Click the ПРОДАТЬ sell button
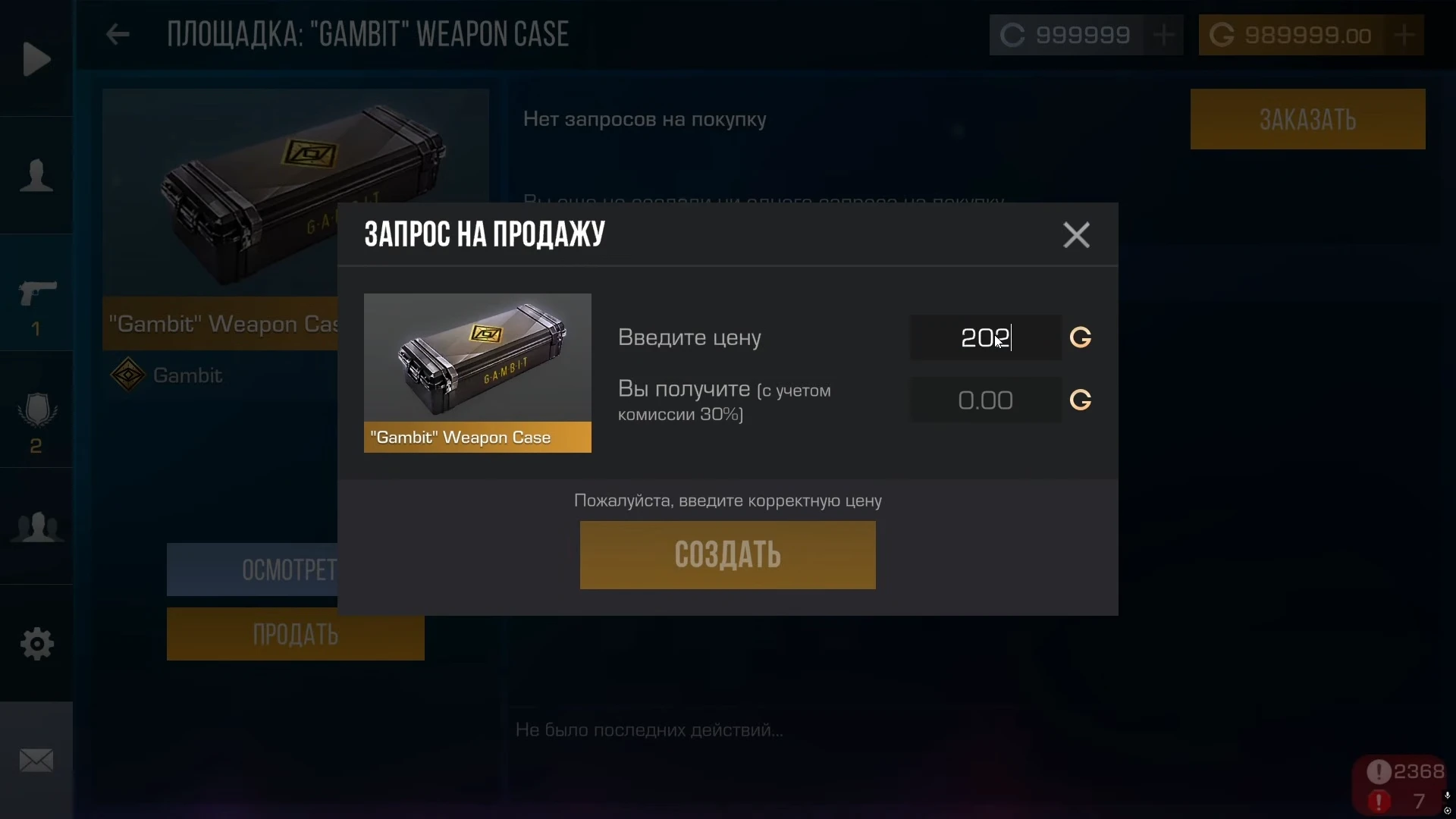The width and height of the screenshot is (1456, 819). click(295, 635)
